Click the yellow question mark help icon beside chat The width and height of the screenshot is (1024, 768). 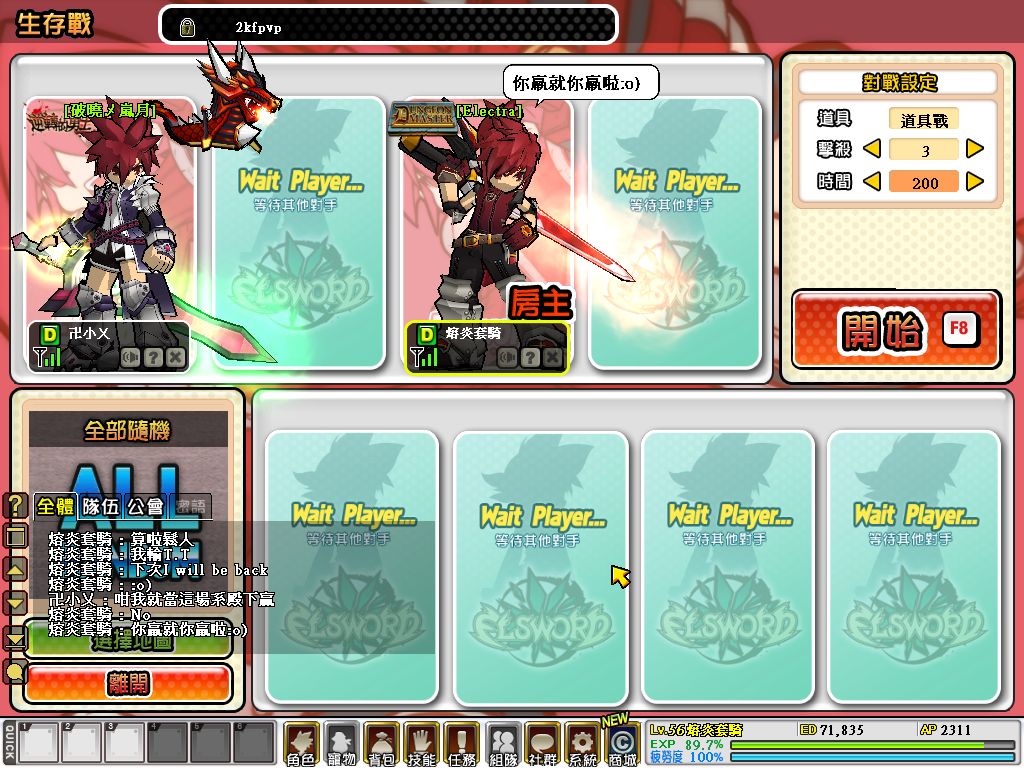[x=15, y=505]
